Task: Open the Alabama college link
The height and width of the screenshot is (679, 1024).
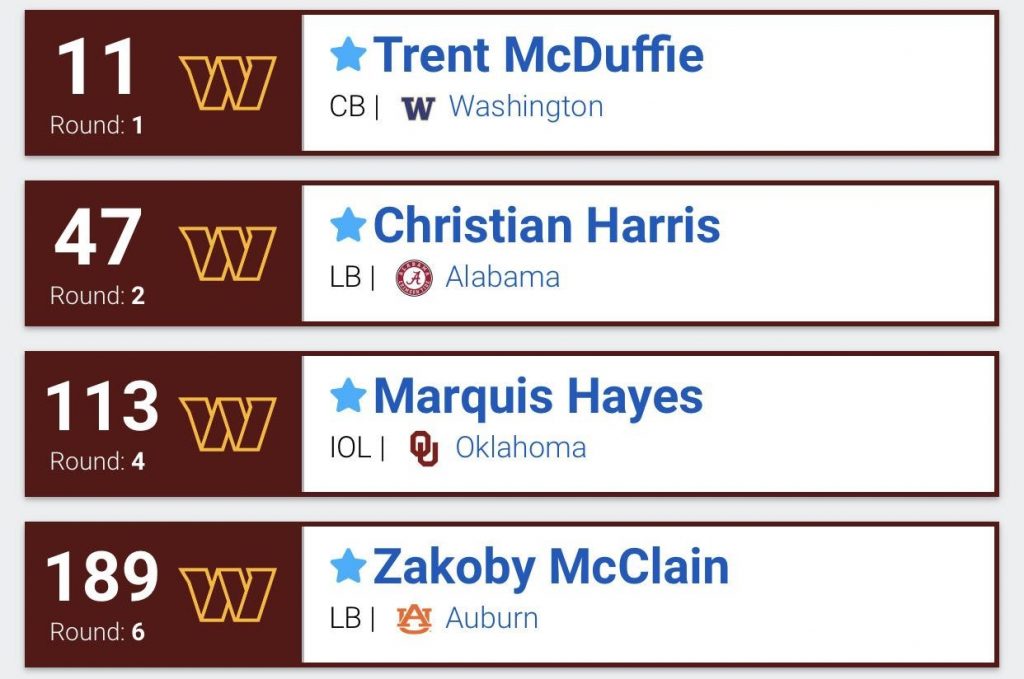Action: (502, 277)
